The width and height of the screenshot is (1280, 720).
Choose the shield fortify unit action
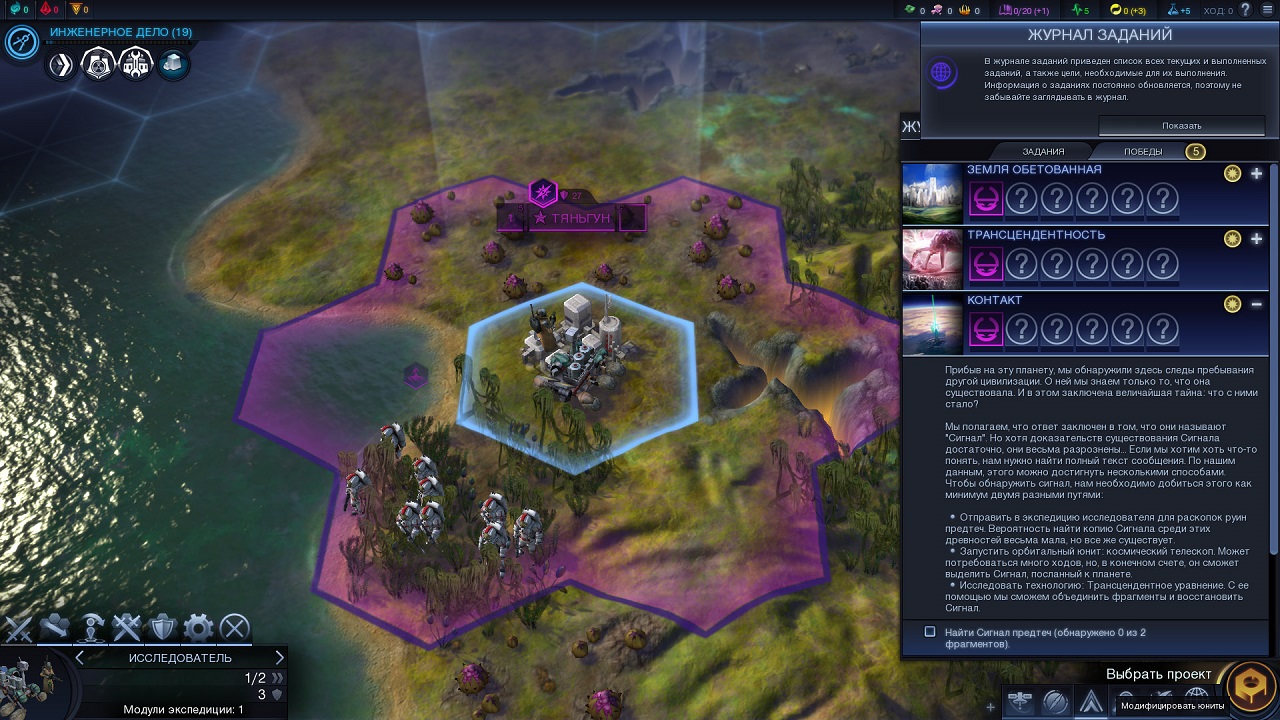[x=162, y=628]
